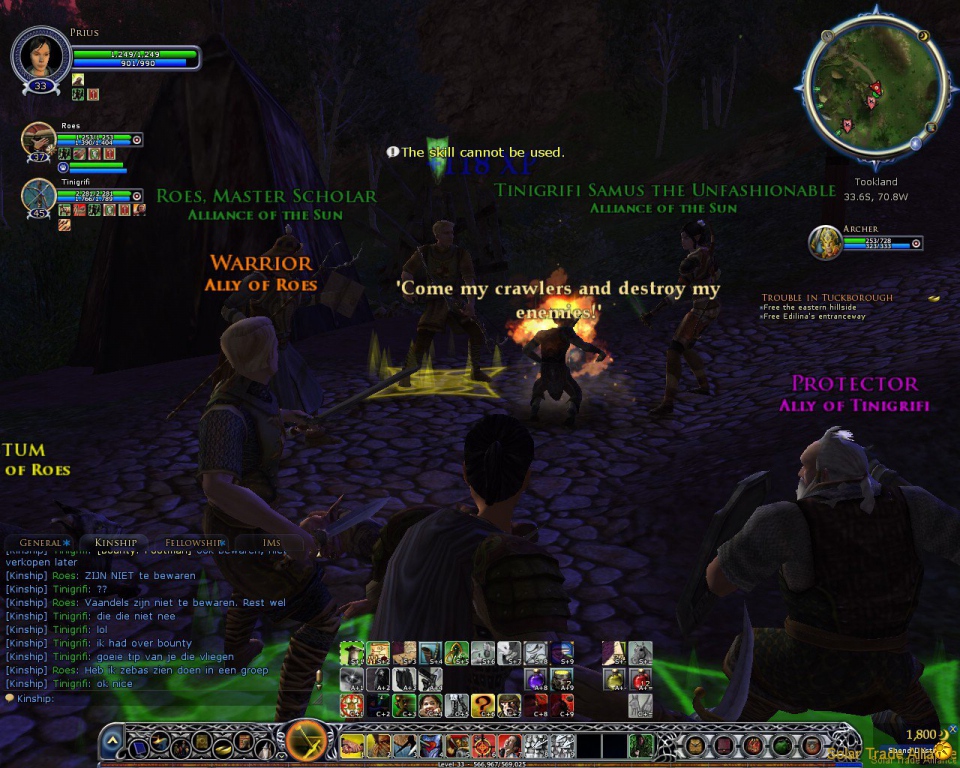Switch to the Fellowship chat tab
The width and height of the screenshot is (960, 768).
(190, 542)
